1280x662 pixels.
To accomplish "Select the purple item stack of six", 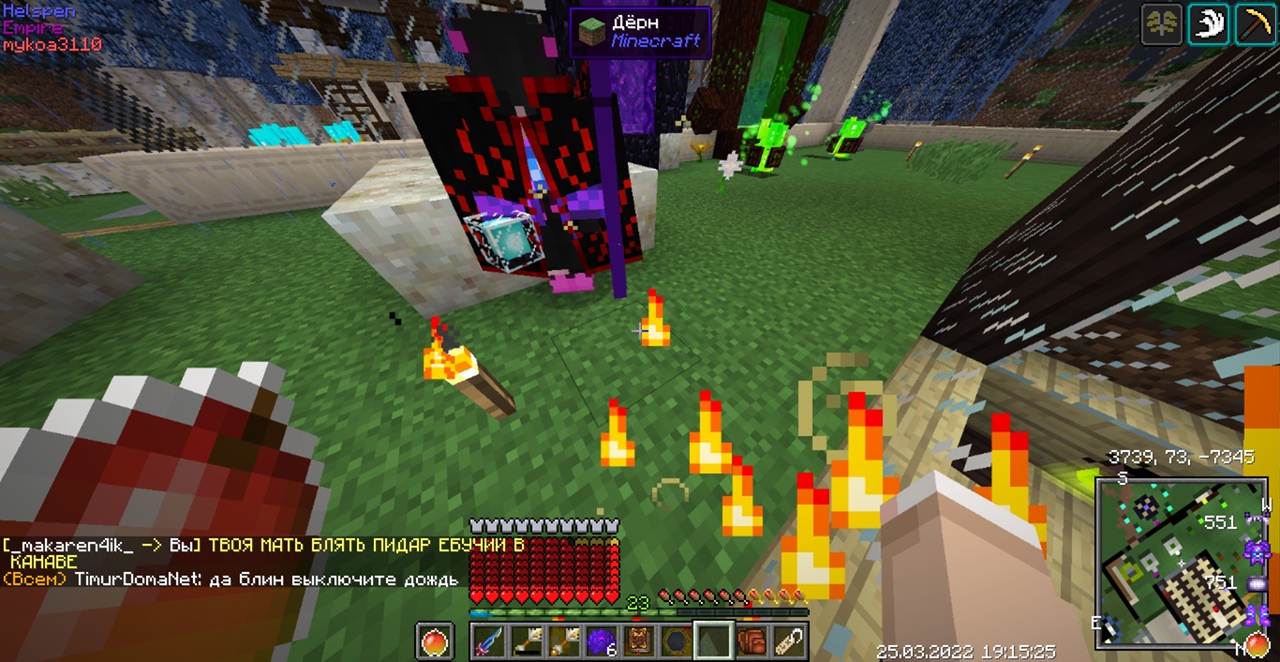I will pos(601,641).
